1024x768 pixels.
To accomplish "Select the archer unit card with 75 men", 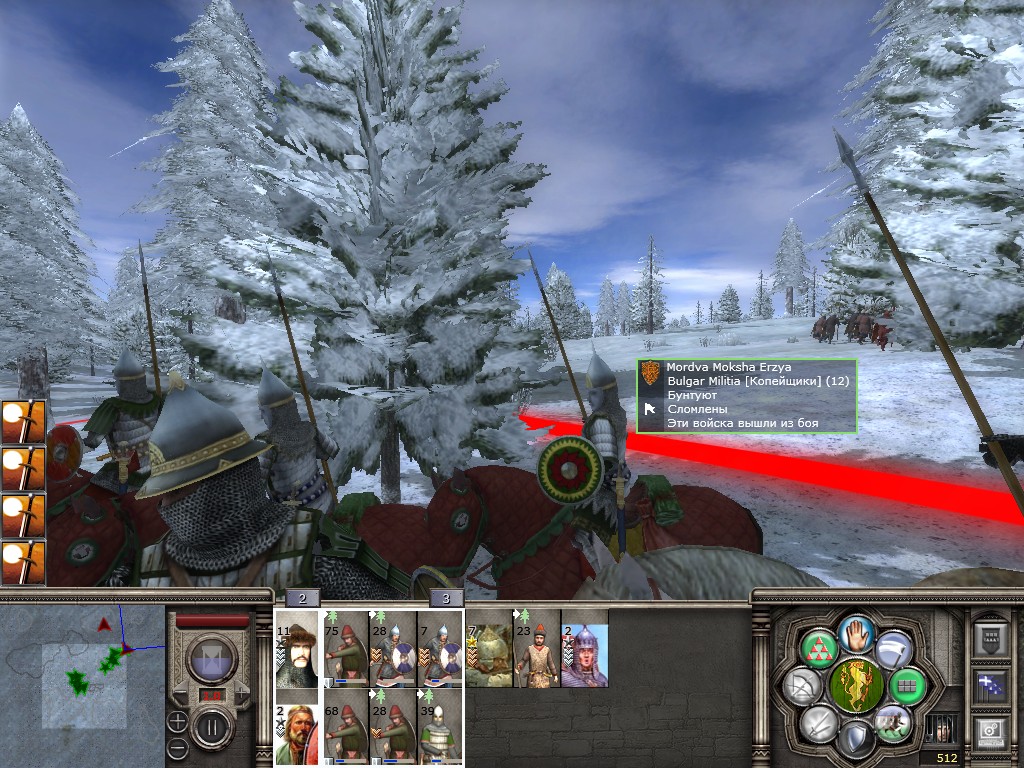I will tap(345, 648).
